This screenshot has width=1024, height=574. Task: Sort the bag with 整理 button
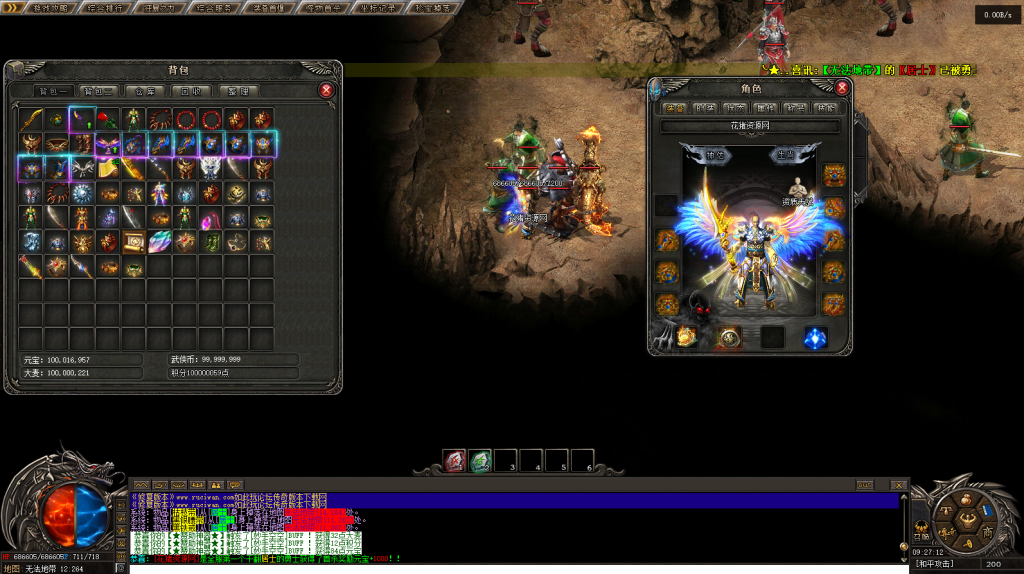237,91
